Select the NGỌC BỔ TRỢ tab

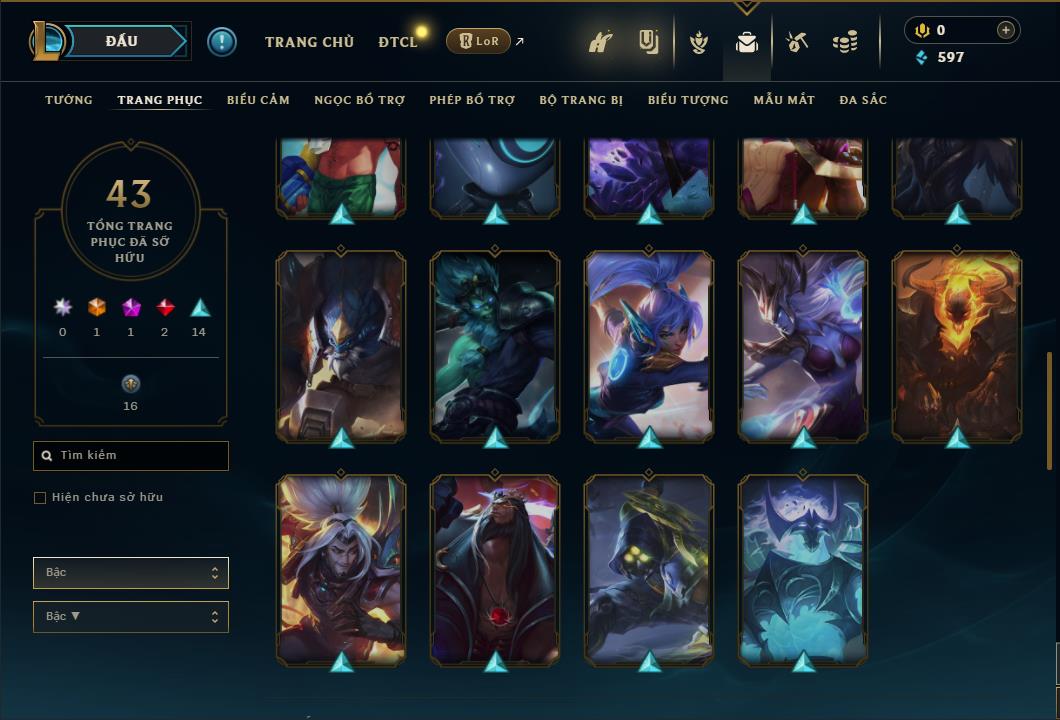(x=359, y=100)
